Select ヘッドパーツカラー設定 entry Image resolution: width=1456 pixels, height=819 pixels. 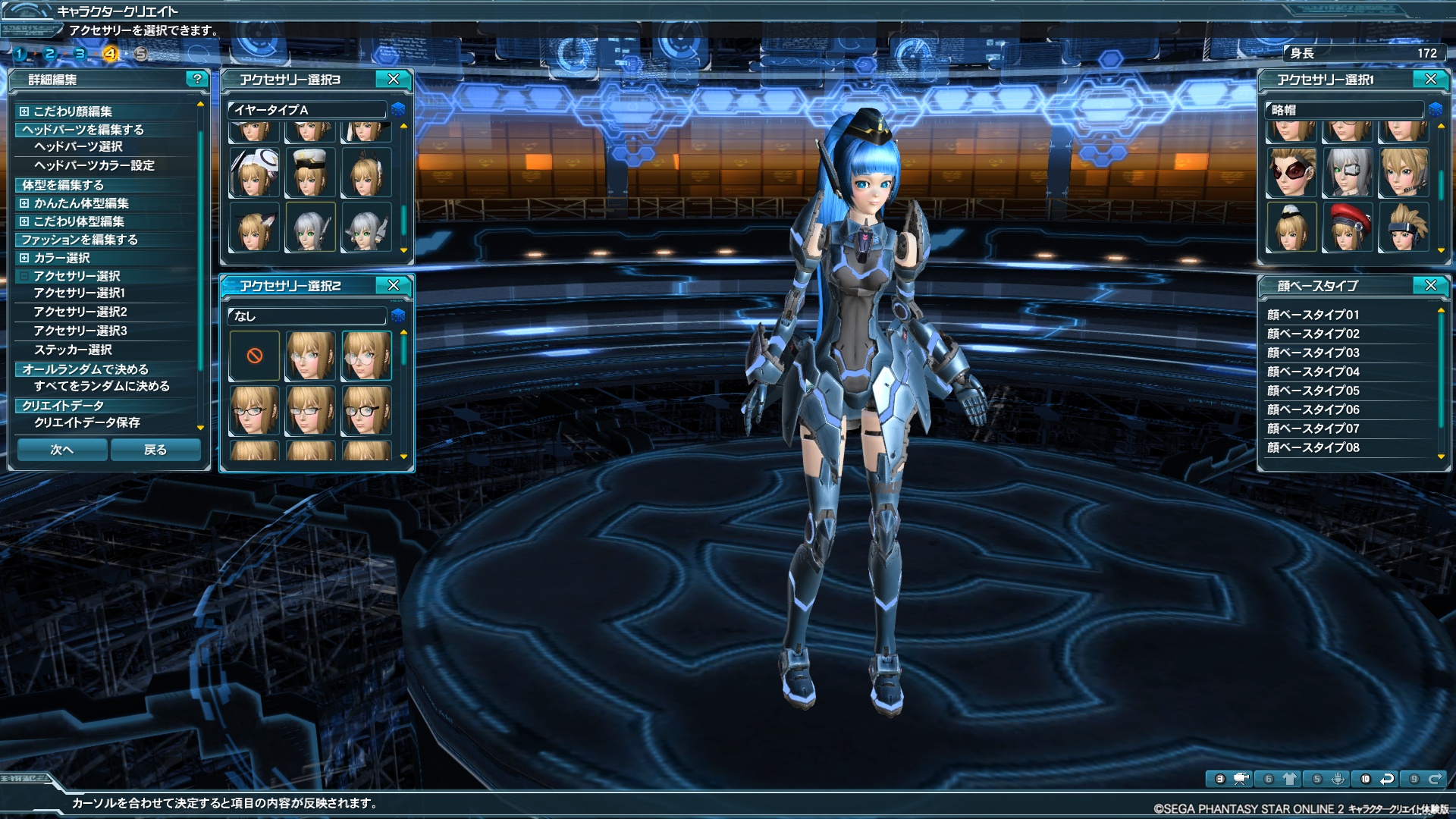[x=94, y=165]
